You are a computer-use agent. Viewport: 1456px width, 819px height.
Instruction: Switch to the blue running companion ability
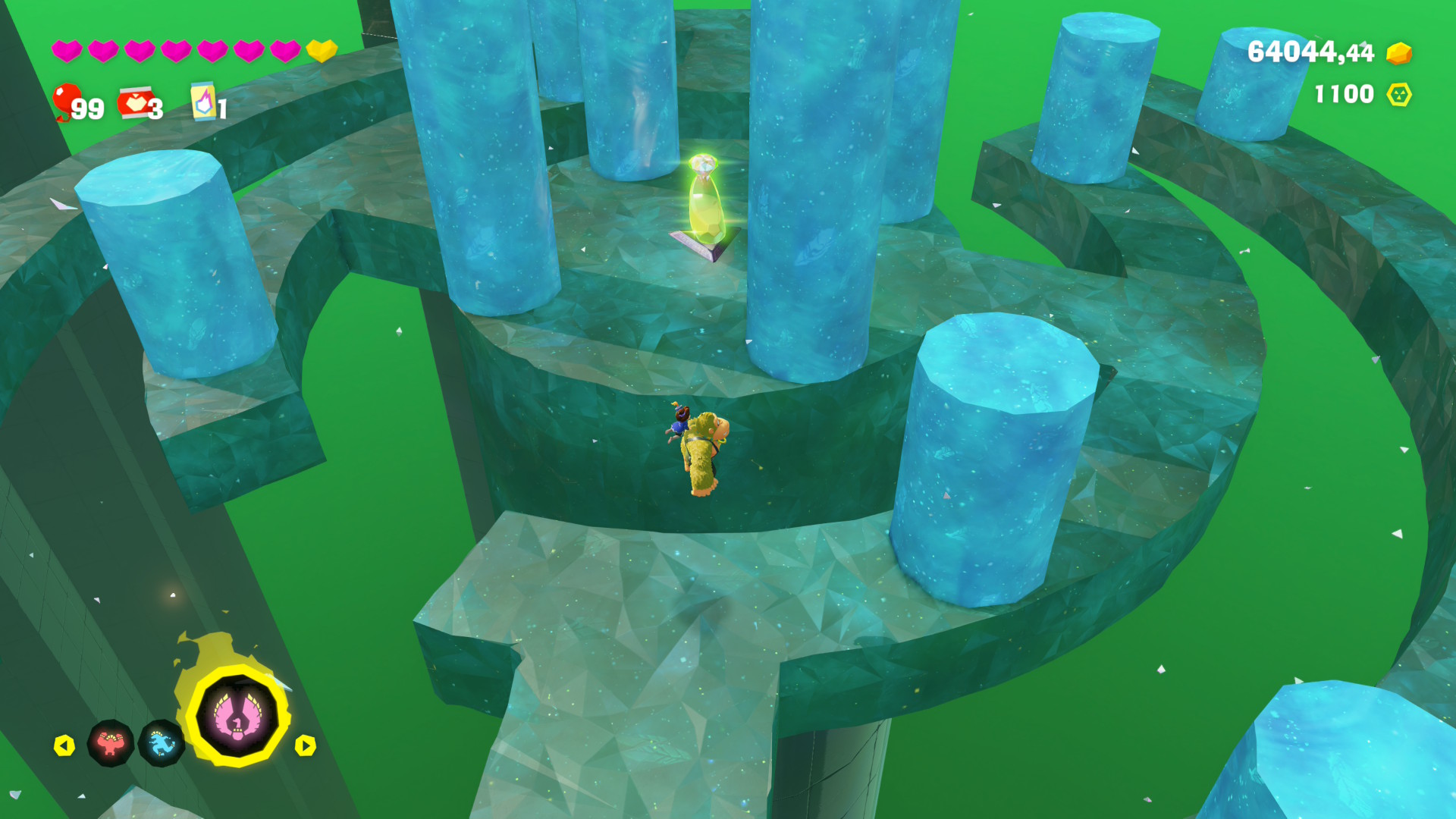tap(162, 743)
